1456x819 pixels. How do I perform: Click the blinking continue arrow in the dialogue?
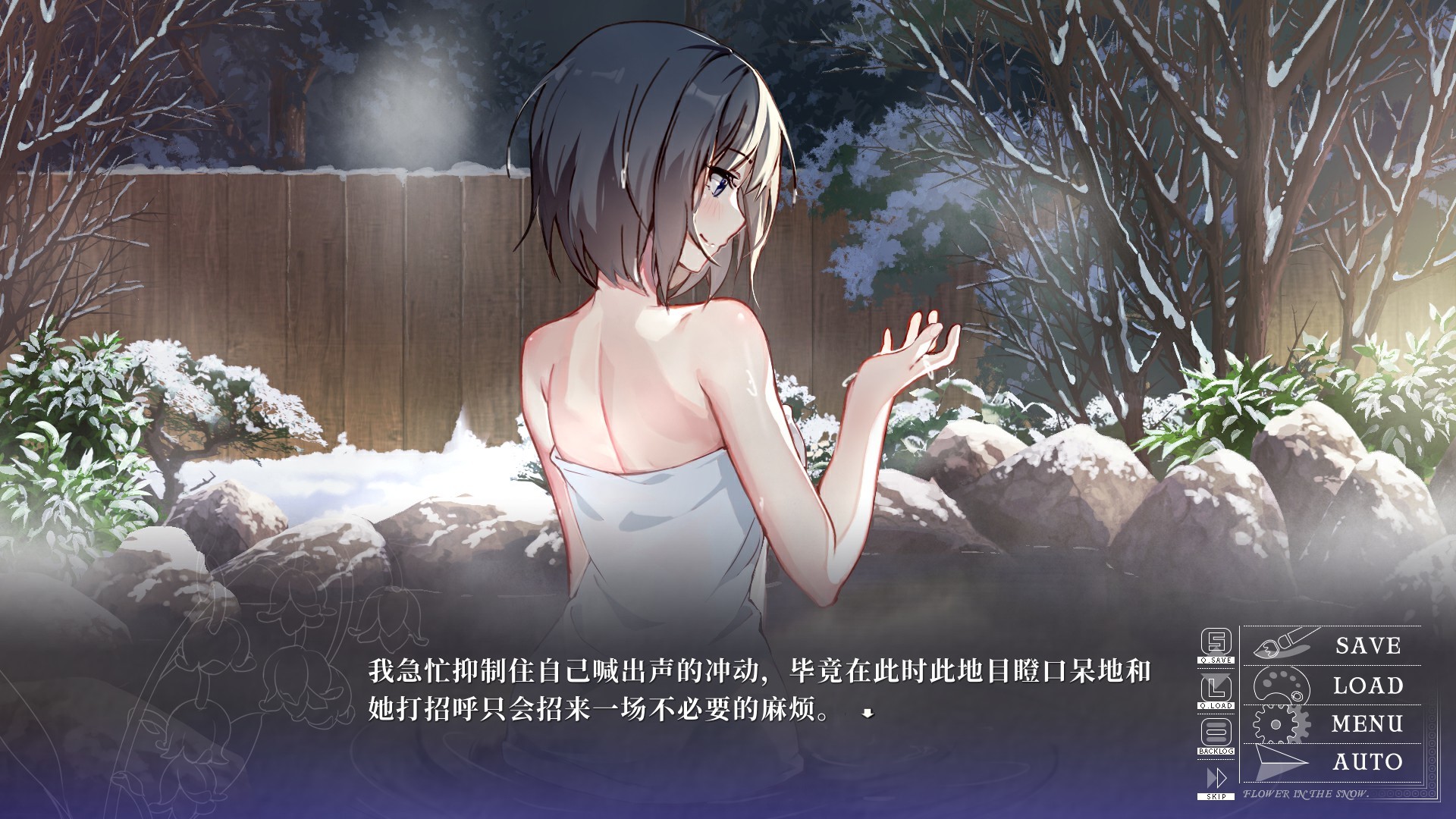(x=867, y=714)
